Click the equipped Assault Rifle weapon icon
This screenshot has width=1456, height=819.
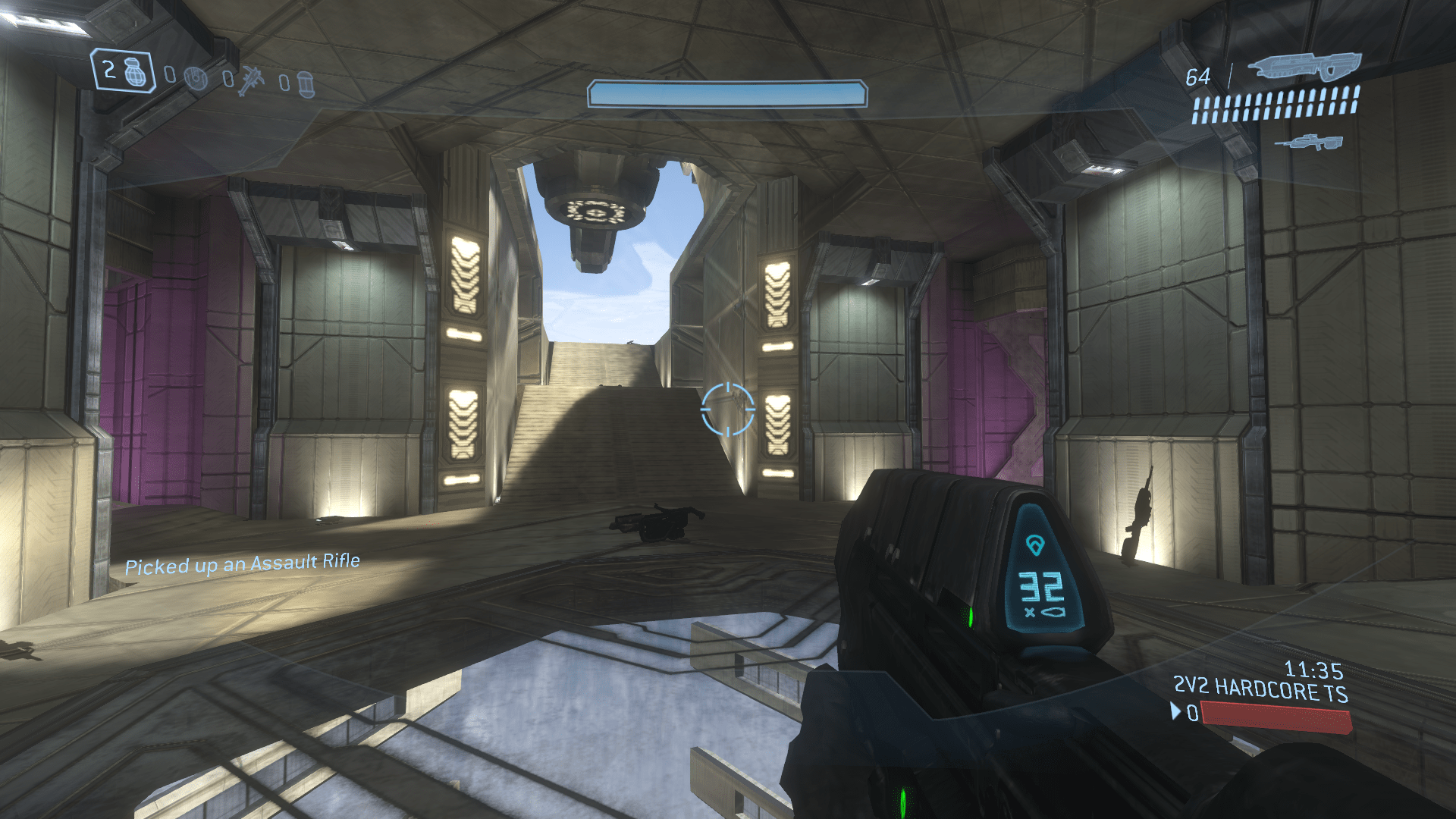[x=1304, y=67]
